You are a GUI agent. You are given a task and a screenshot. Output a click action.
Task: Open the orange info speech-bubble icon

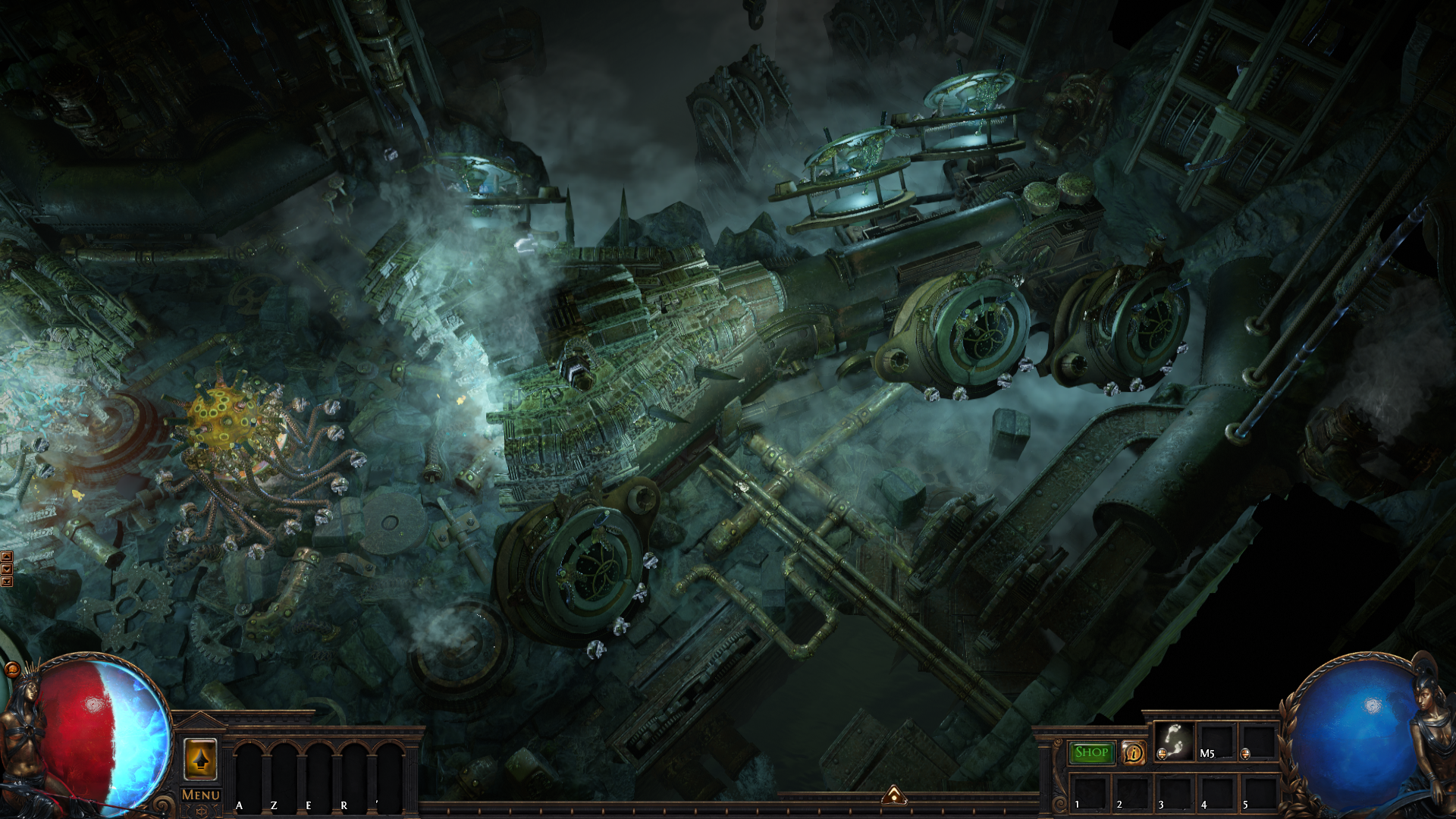tap(1133, 752)
